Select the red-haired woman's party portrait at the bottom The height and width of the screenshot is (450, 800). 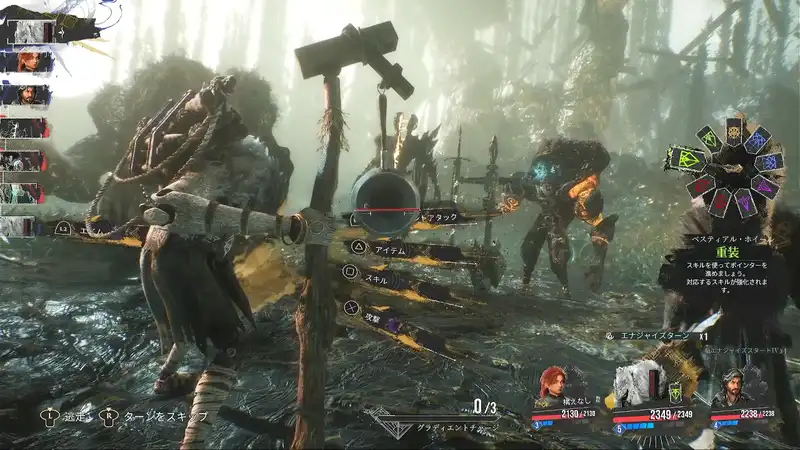[x=551, y=384]
